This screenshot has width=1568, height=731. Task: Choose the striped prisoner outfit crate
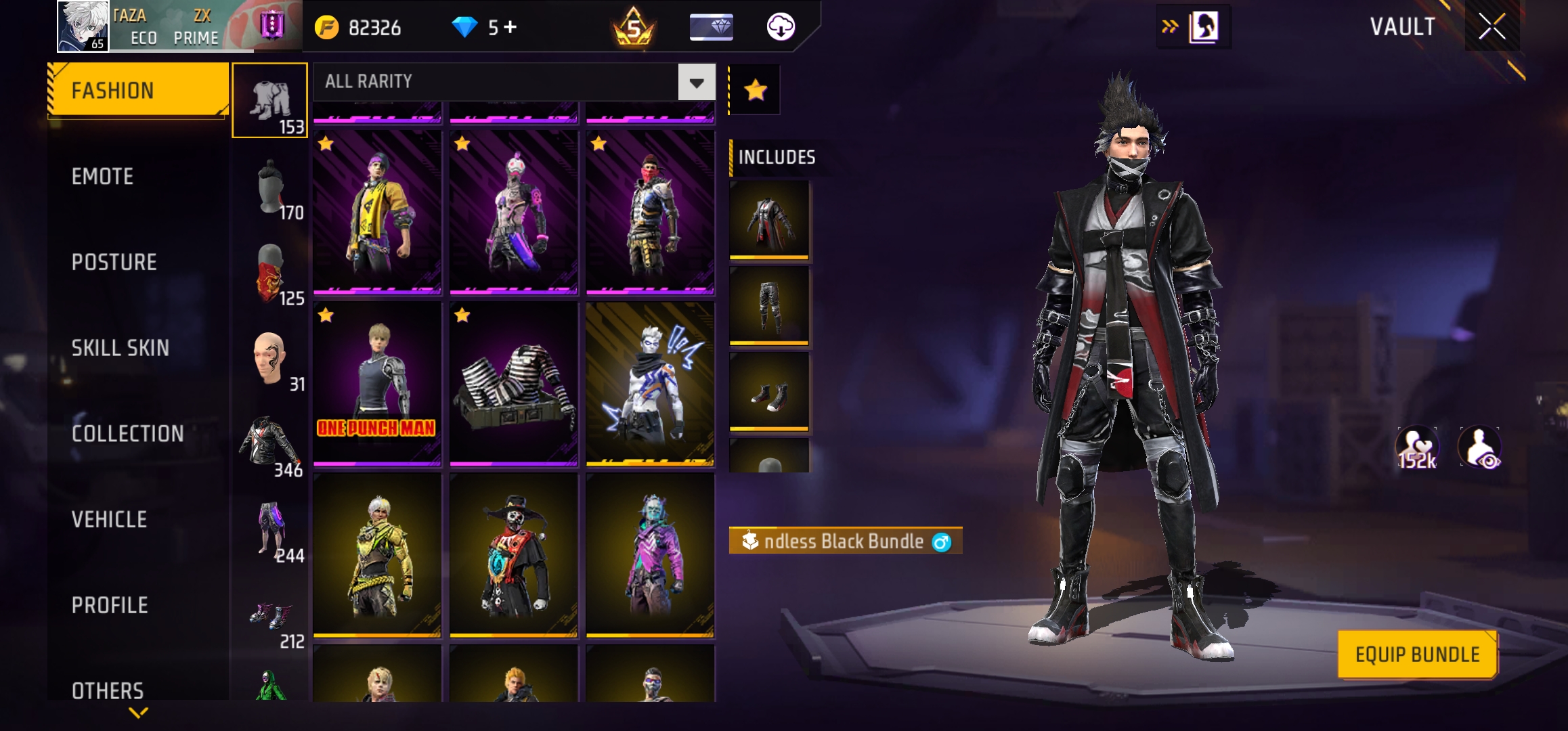pyautogui.click(x=514, y=384)
